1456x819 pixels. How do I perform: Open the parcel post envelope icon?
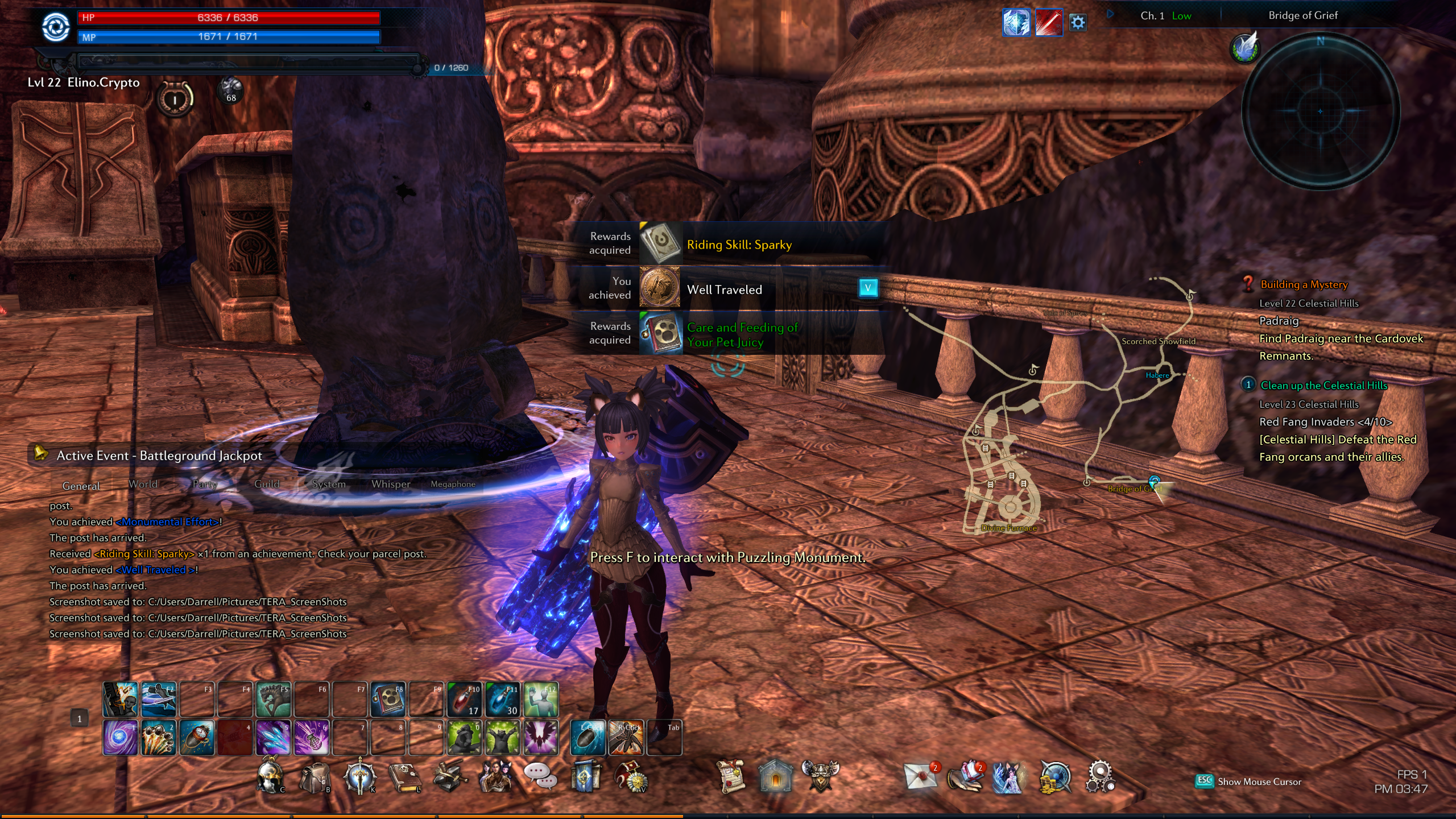[921, 777]
